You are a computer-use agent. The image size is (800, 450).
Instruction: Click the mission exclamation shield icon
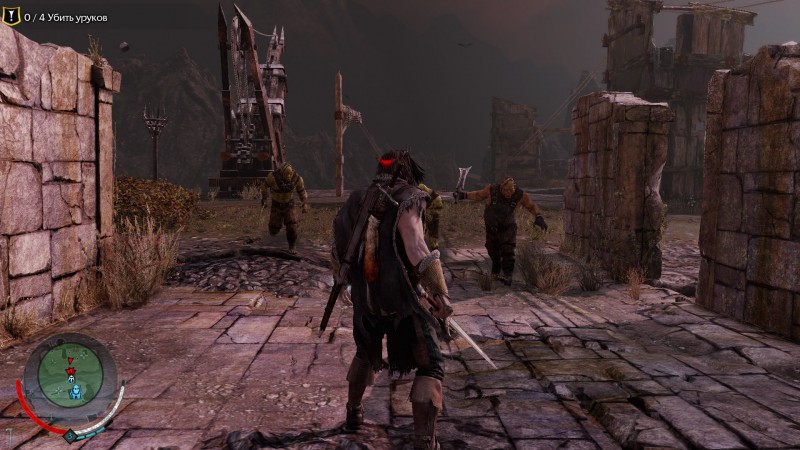click(12, 17)
